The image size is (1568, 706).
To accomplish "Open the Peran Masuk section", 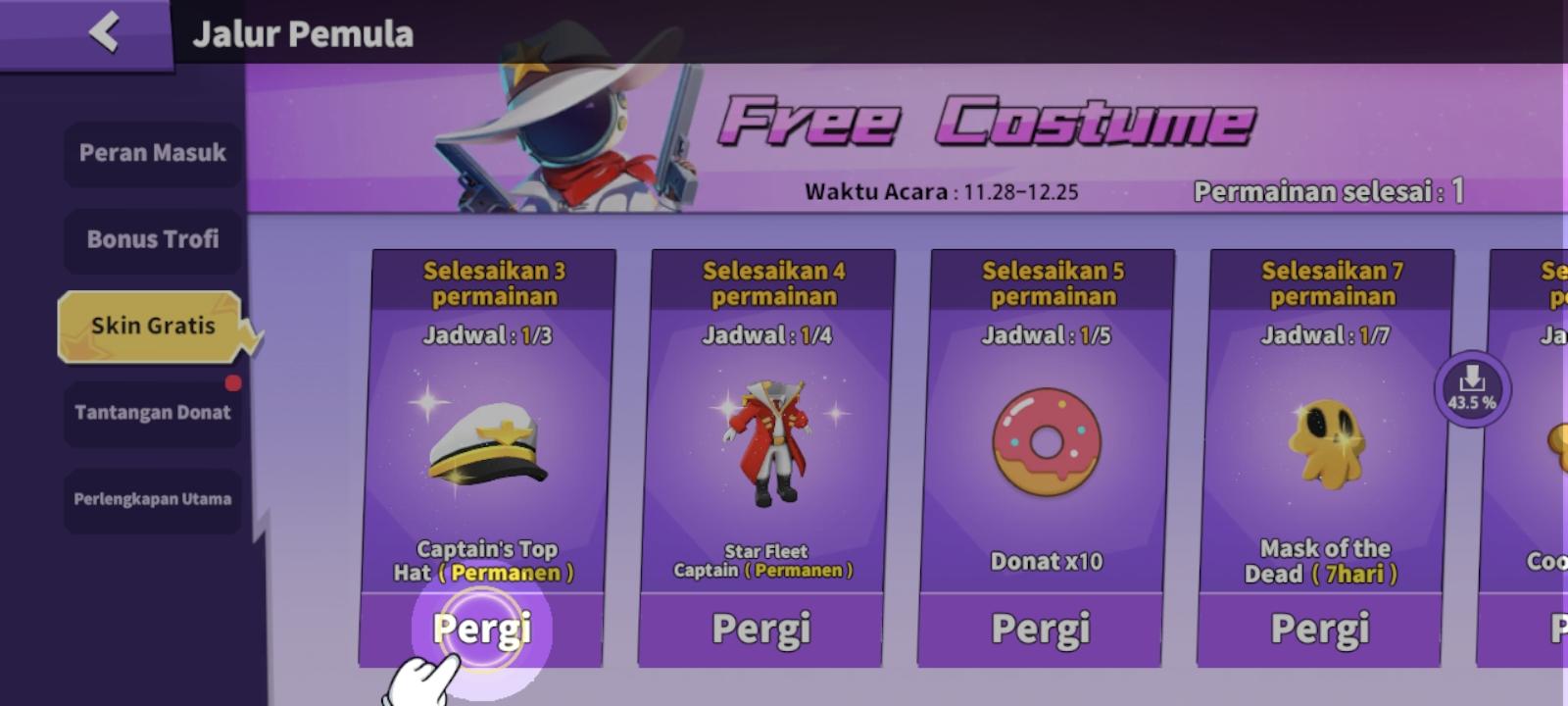I will point(153,153).
